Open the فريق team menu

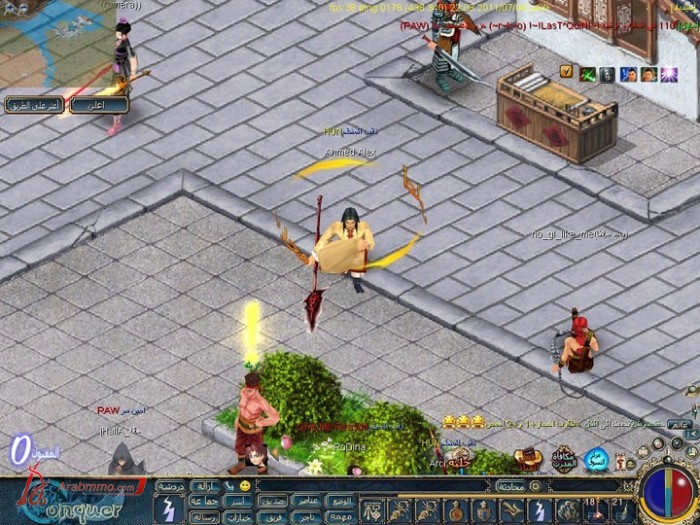coord(274,516)
